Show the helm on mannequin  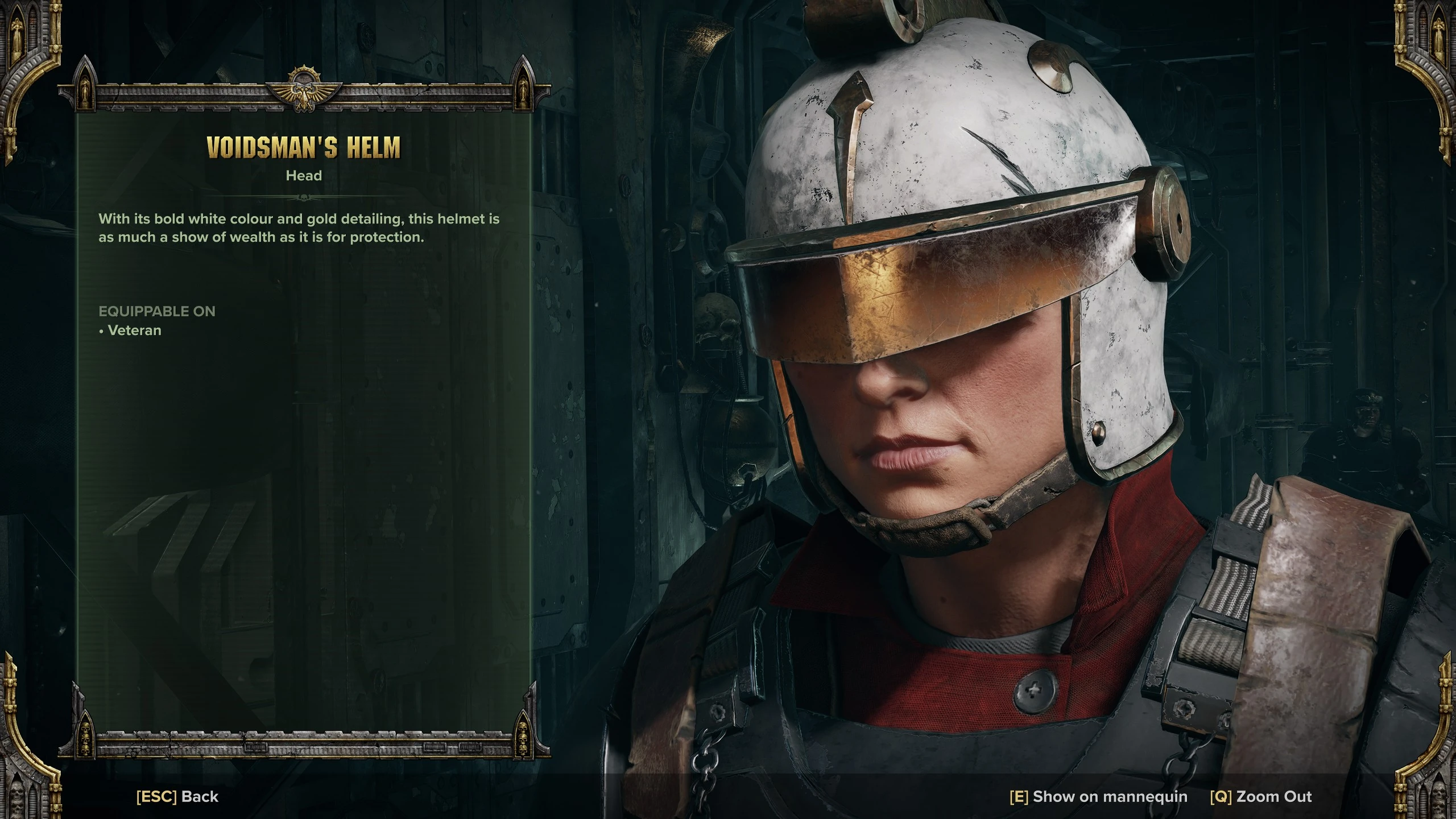click(x=1098, y=797)
